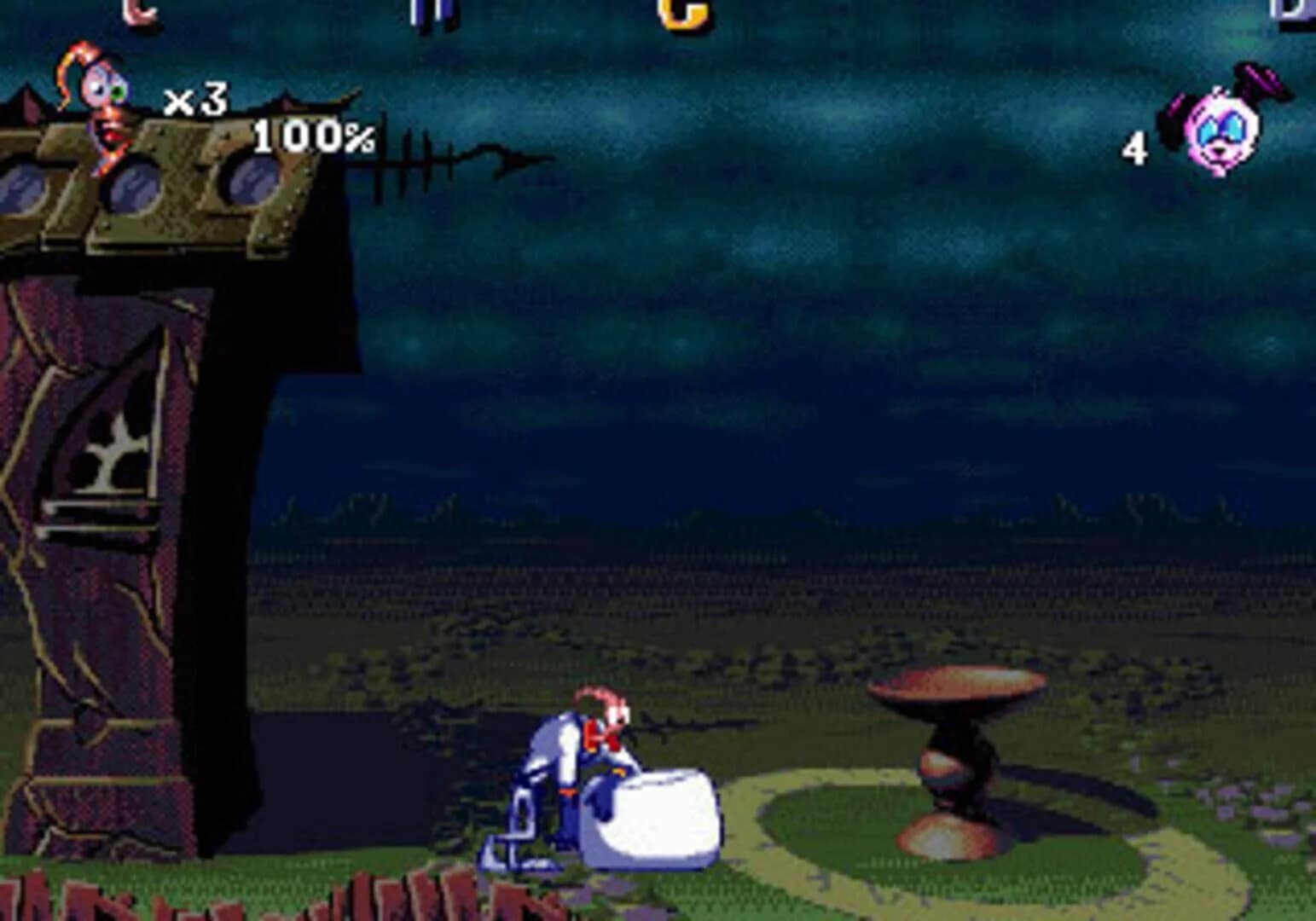The width and height of the screenshot is (1316, 921).
Task: Click the large white snowball object
Action: point(657,819)
